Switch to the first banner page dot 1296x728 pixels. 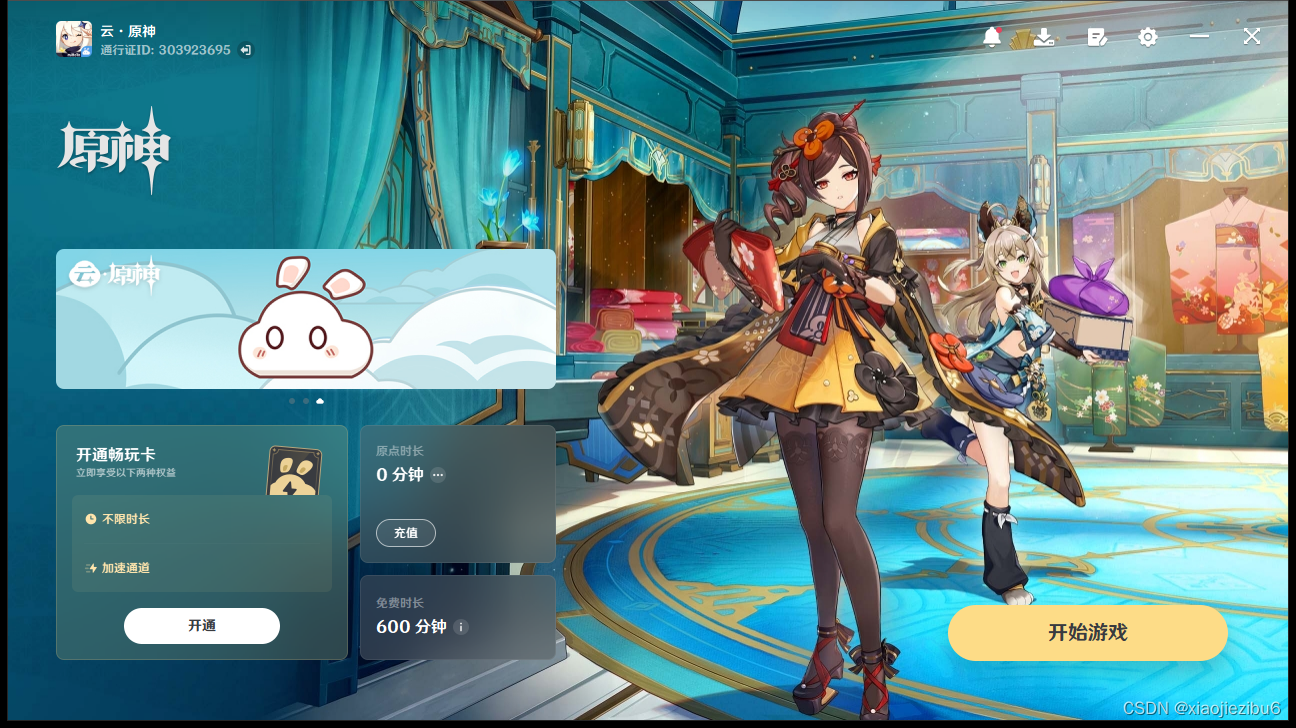(292, 401)
